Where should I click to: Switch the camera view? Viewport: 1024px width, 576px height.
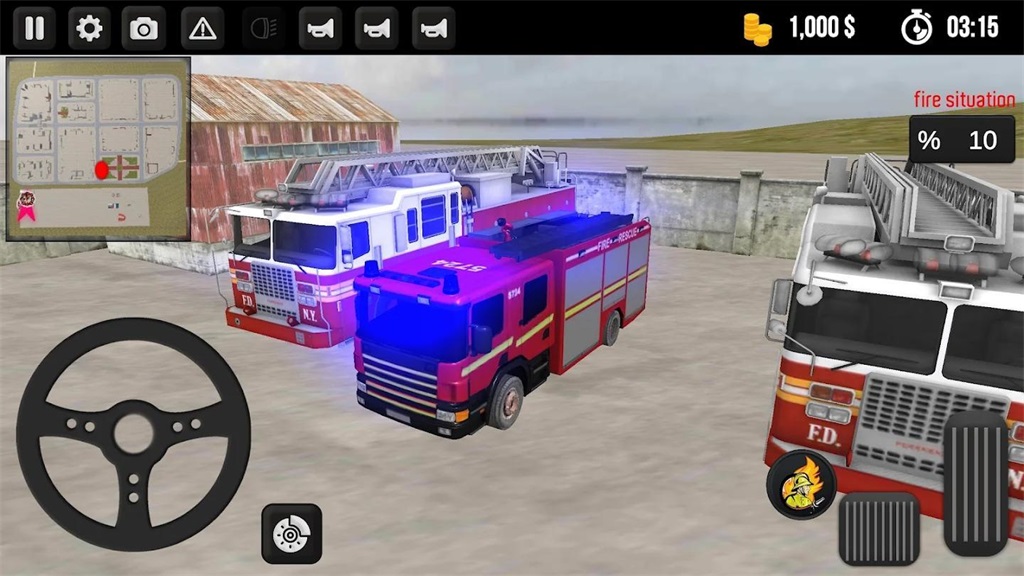point(144,28)
